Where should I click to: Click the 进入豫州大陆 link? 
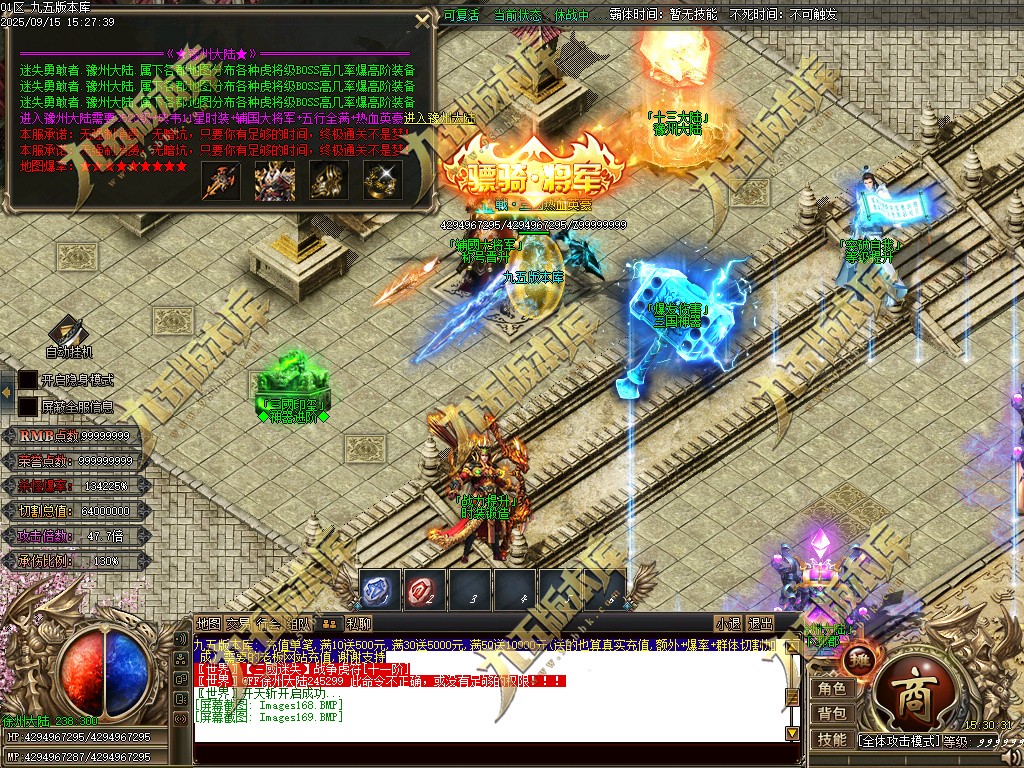click(x=419, y=118)
